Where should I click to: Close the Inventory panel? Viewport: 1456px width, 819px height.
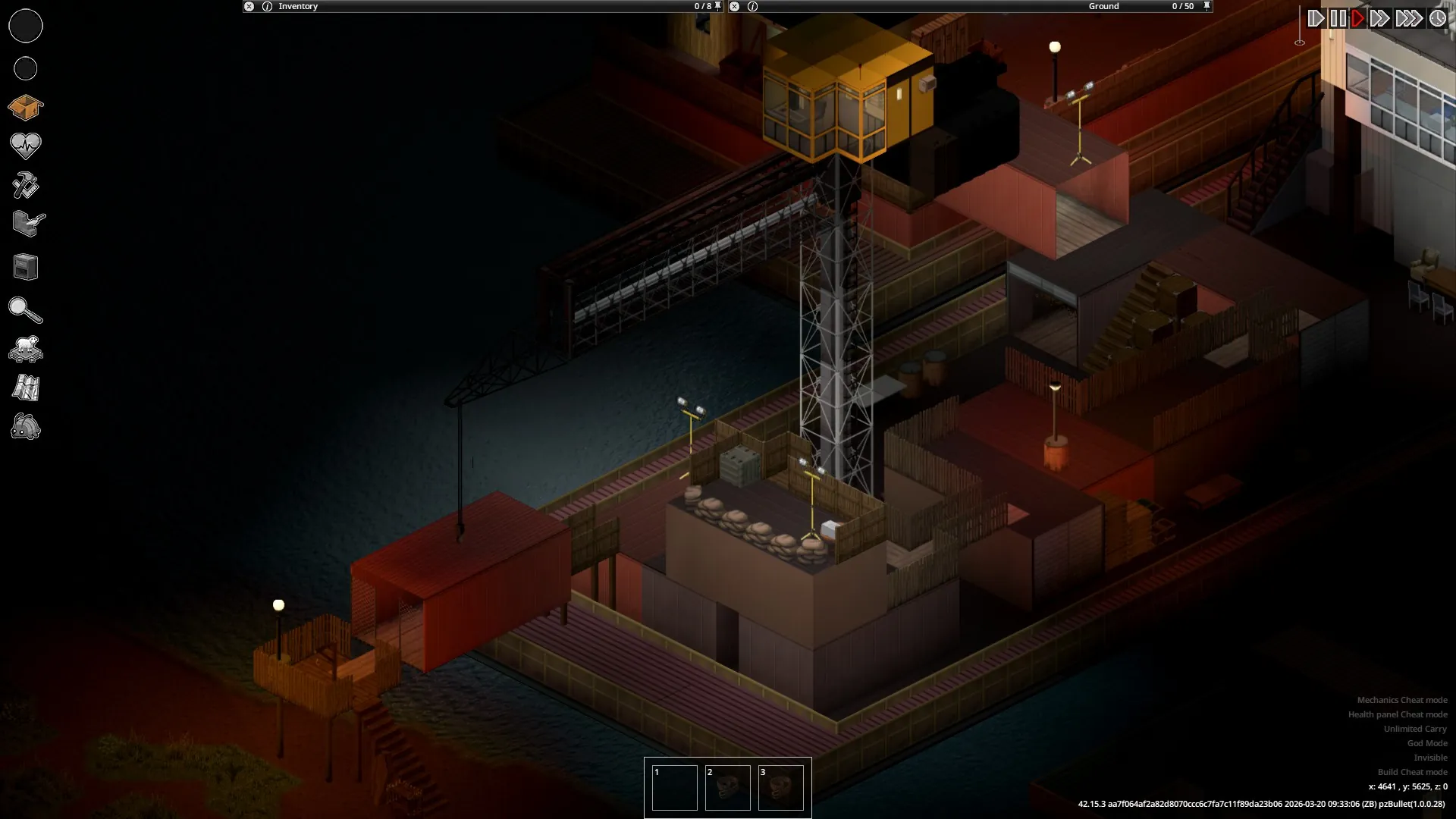(x=249, y=6)
